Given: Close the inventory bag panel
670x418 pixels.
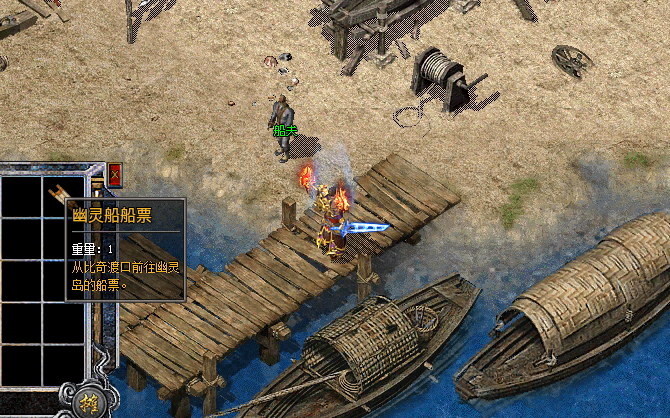Looking at the screenshot, I should point(114,173).
